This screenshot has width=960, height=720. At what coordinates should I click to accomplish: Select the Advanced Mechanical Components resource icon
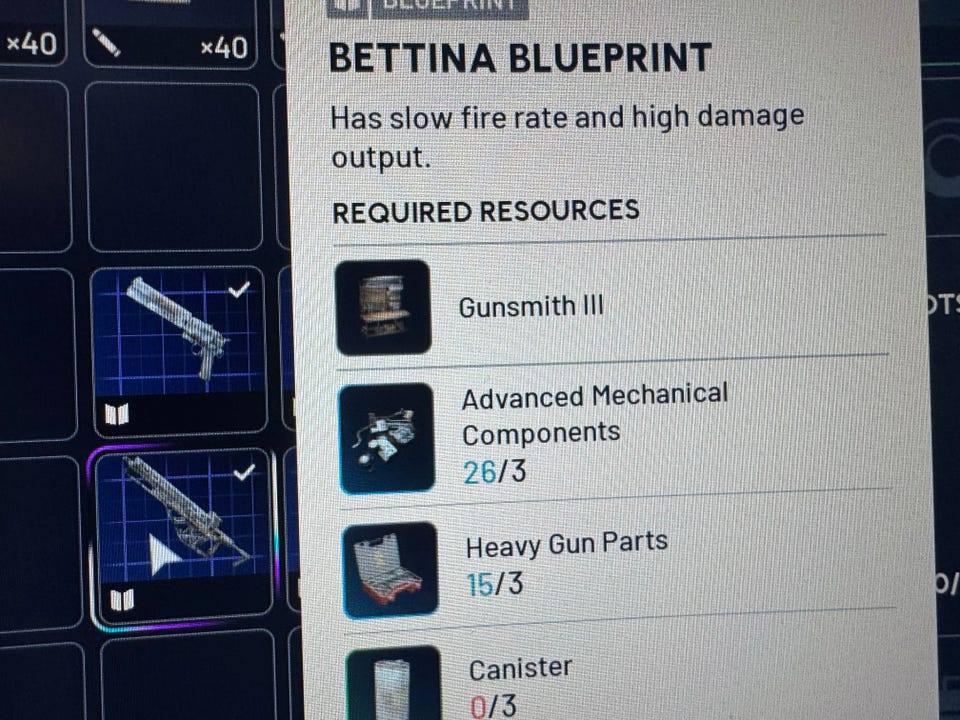tap(387, 437)
